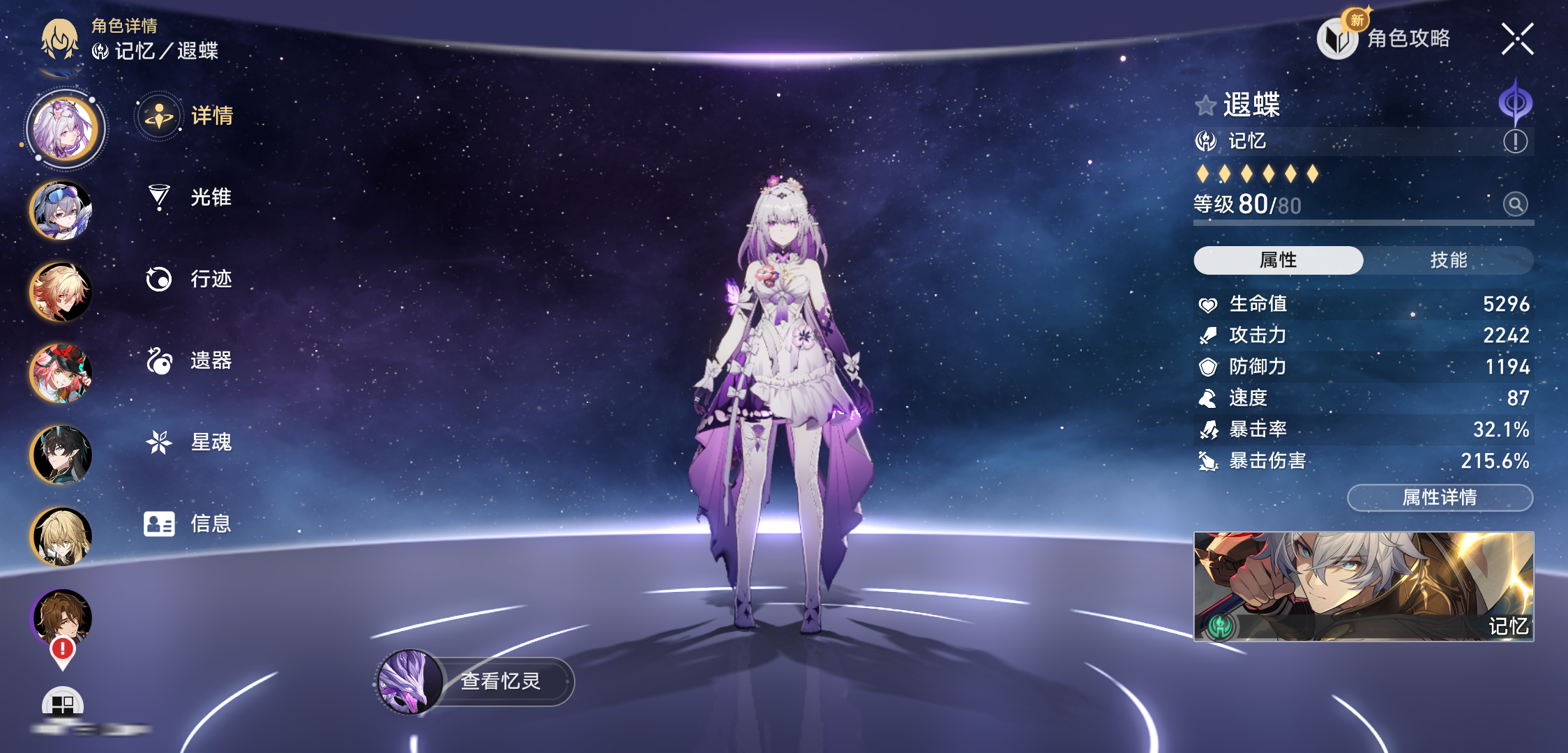Screen dimensions: 1568x753
Task: Switch to the 技能 skills tab
Action: [1448, 260]
